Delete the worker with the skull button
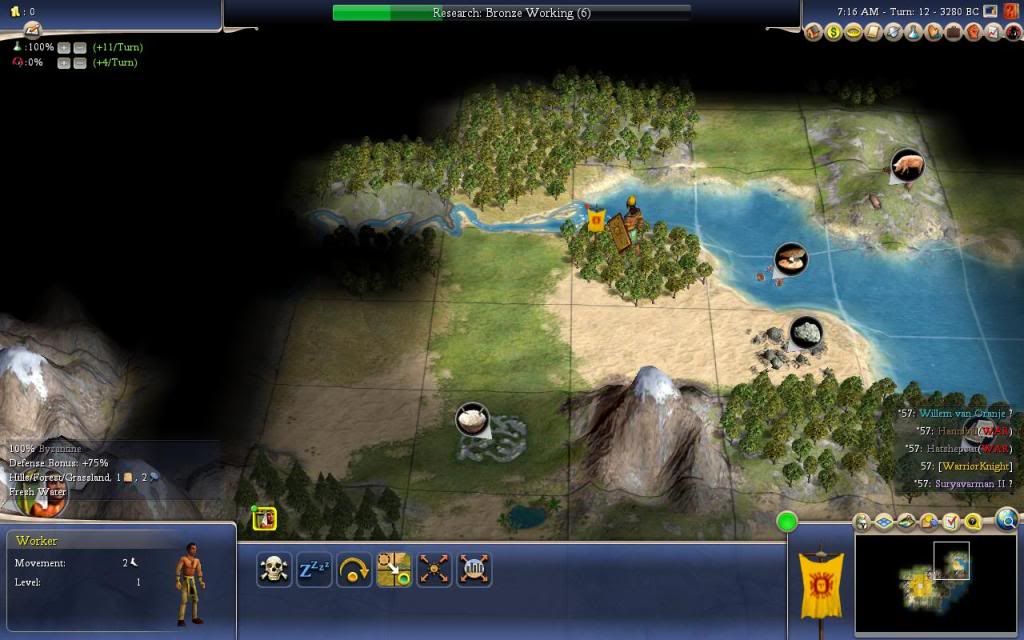The image size is (1024, 640). (273, 570)
